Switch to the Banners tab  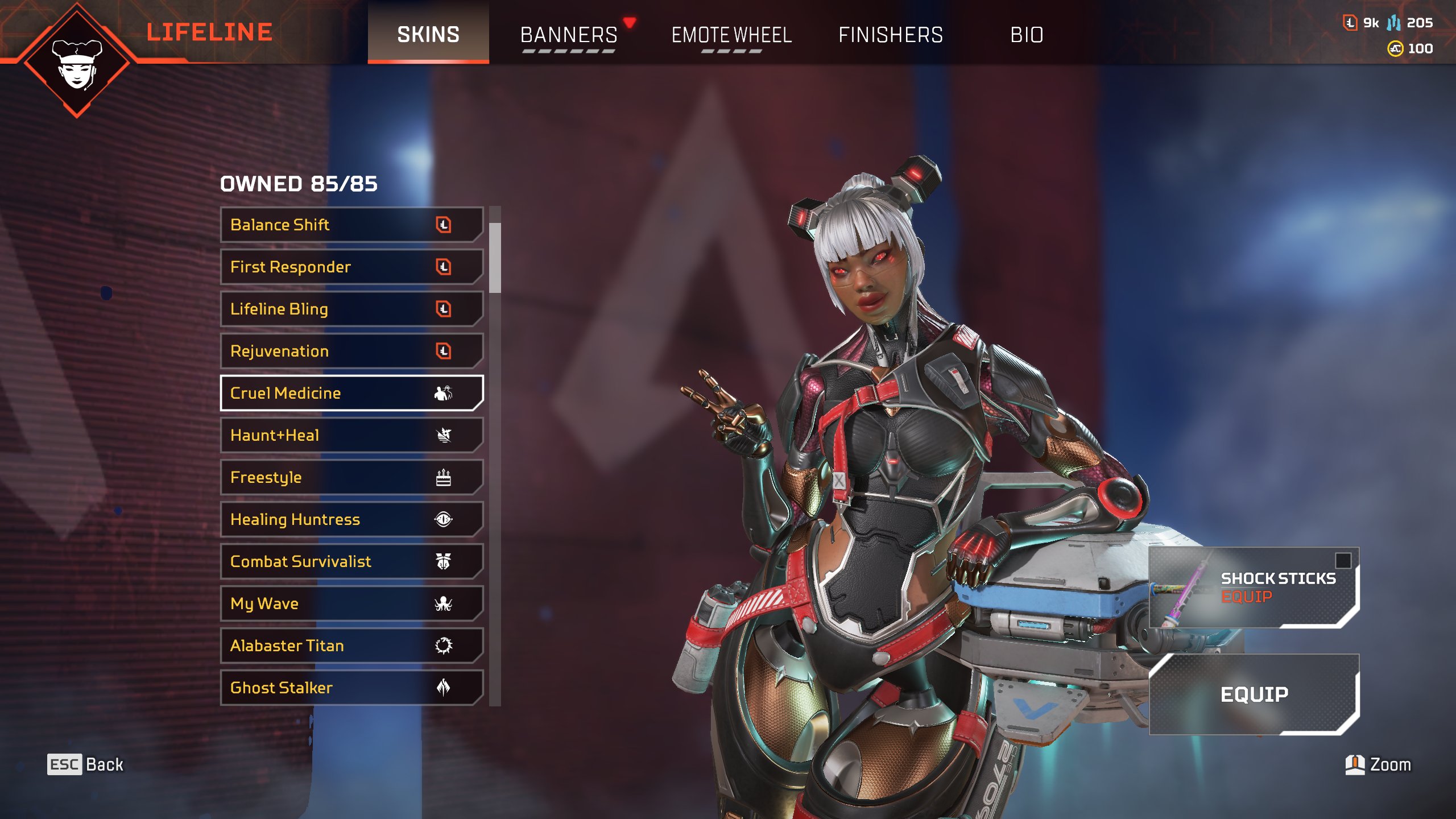click(569, 35)
